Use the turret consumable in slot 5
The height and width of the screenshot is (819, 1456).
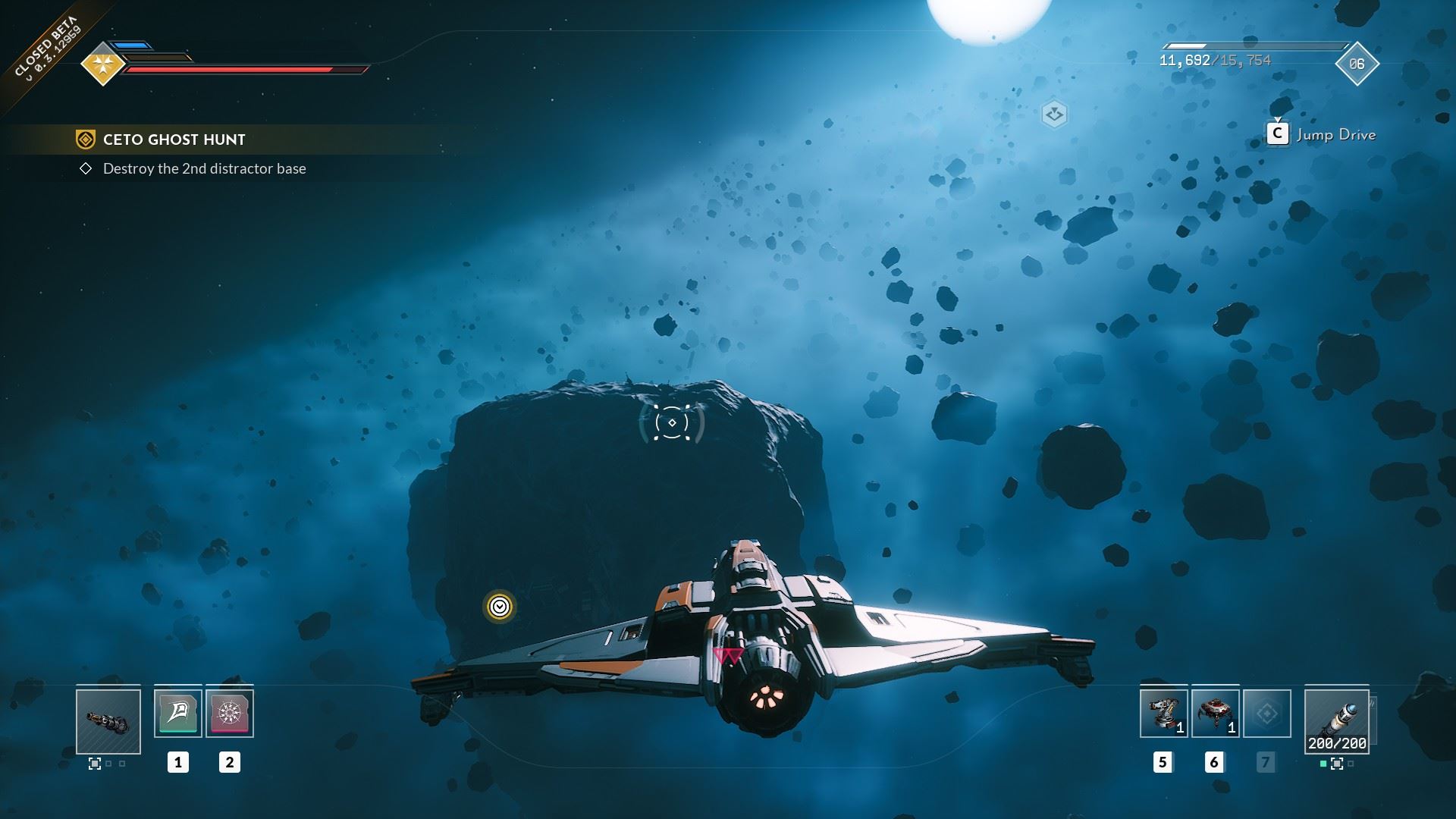pyautogui.click(x=1163, y=713)
